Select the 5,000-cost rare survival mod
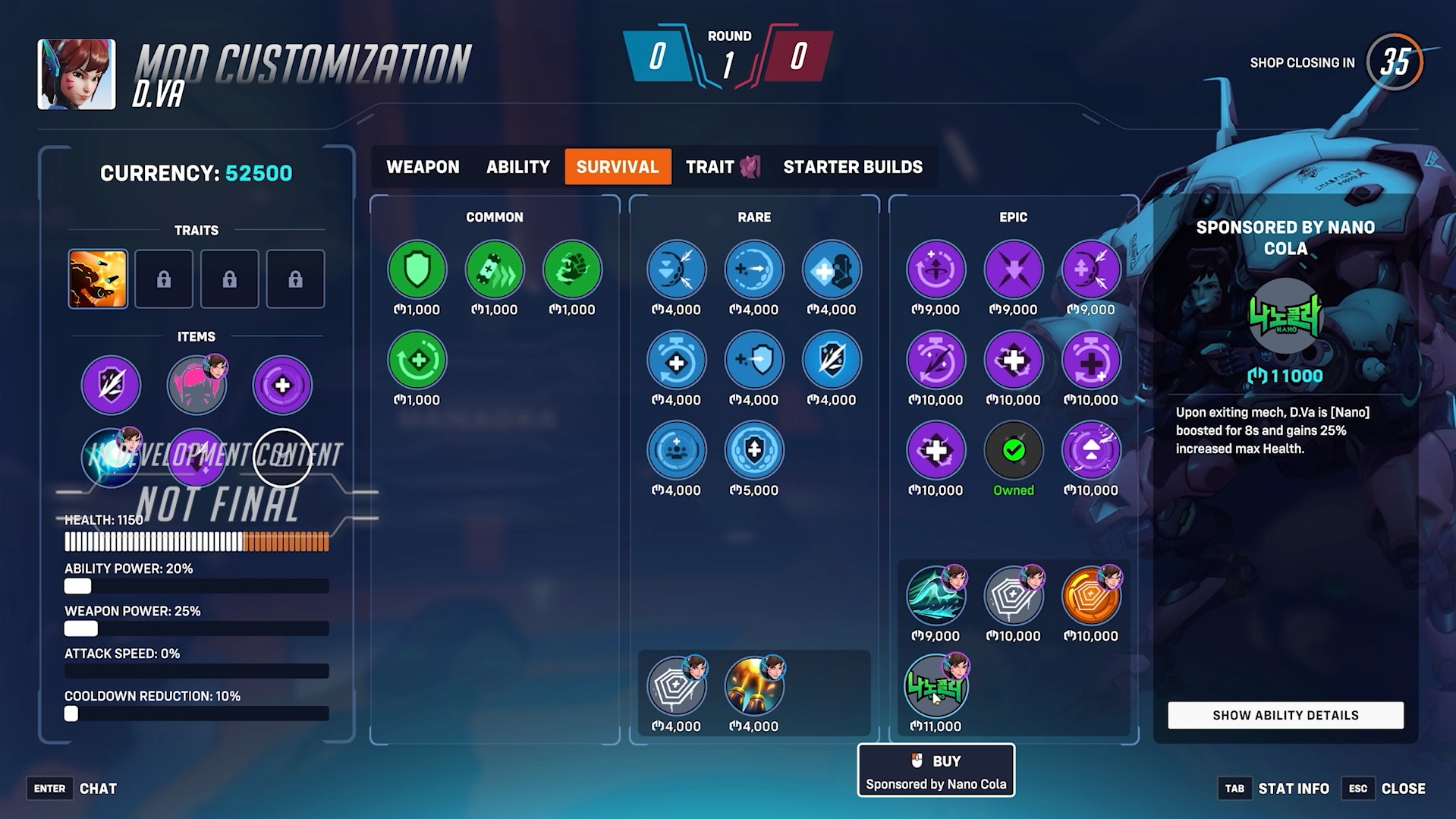Screen dimensions: 1456x819 (x=754, y=451)
